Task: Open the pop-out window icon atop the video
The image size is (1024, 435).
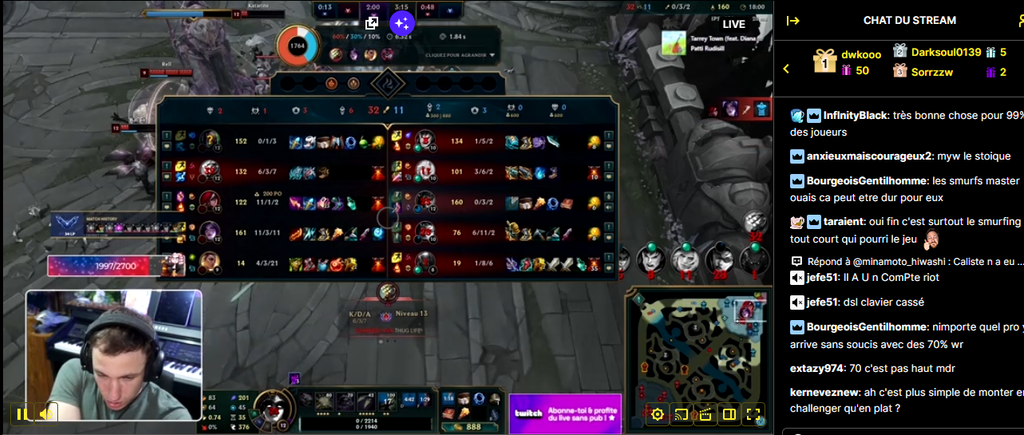Action: pos(372,22)
